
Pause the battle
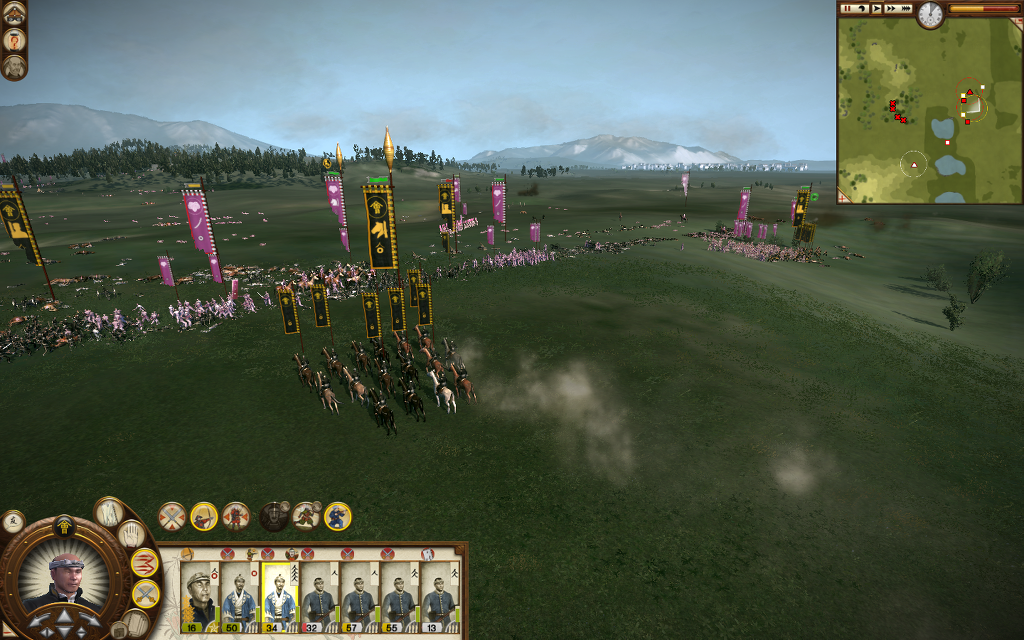coord(847,9)
